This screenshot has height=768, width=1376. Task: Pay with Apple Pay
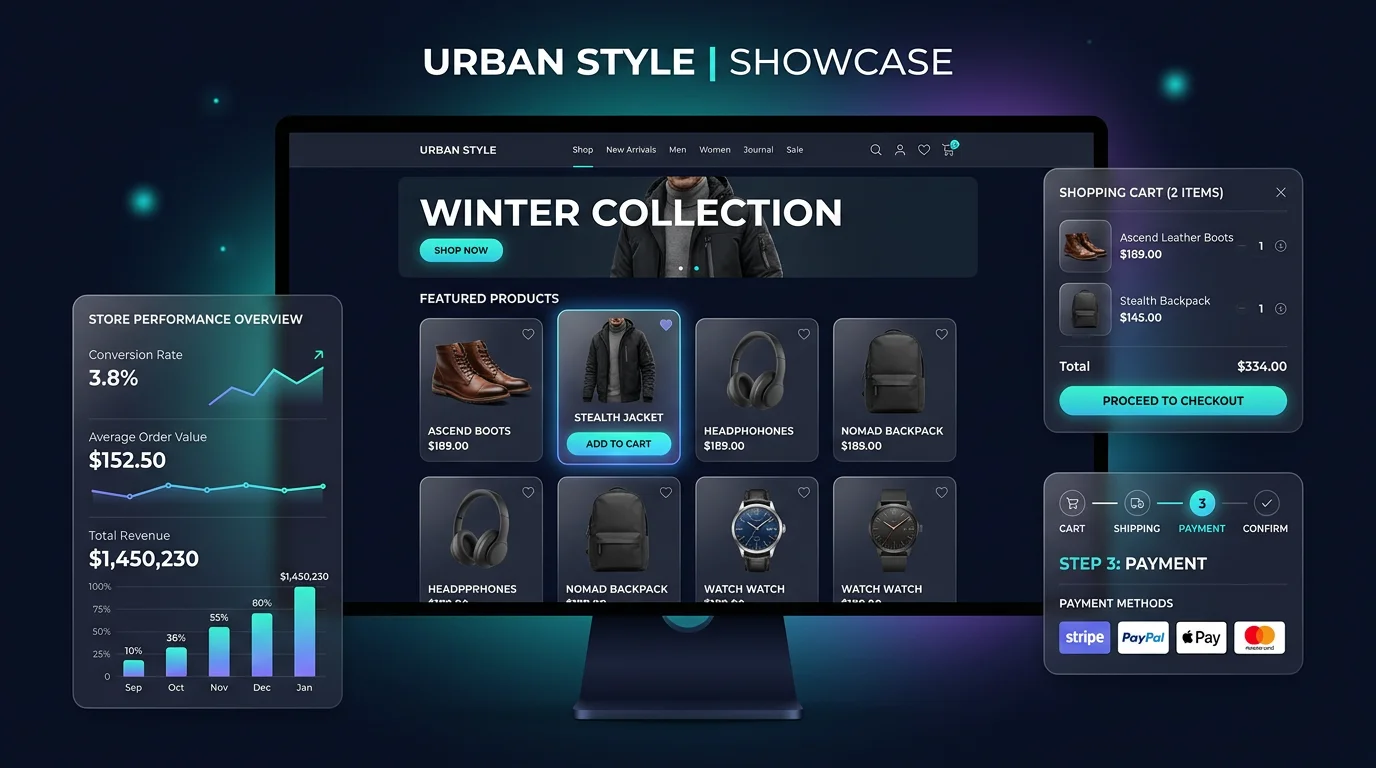(1201, 637)
